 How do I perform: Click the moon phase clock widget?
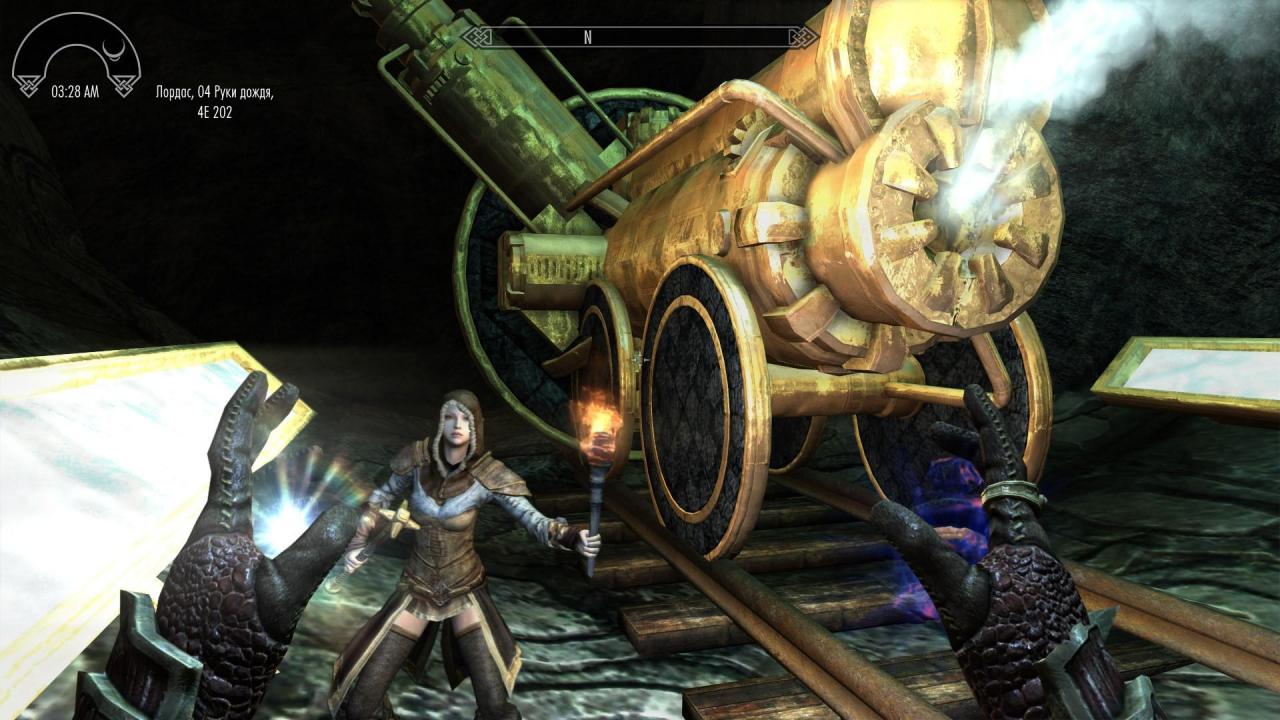[77, 57]
